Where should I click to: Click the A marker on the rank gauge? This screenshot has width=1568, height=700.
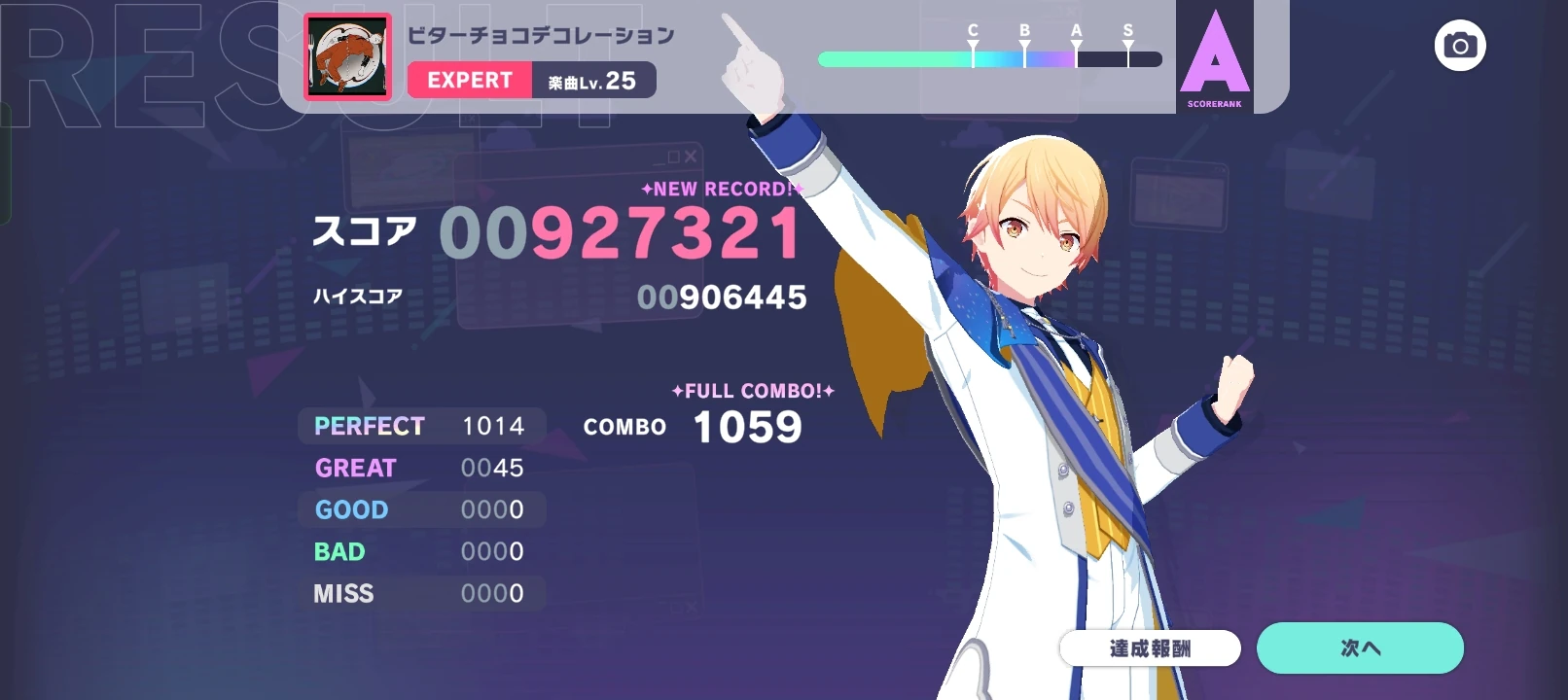pyautogui.click(x=1075, y=45)
